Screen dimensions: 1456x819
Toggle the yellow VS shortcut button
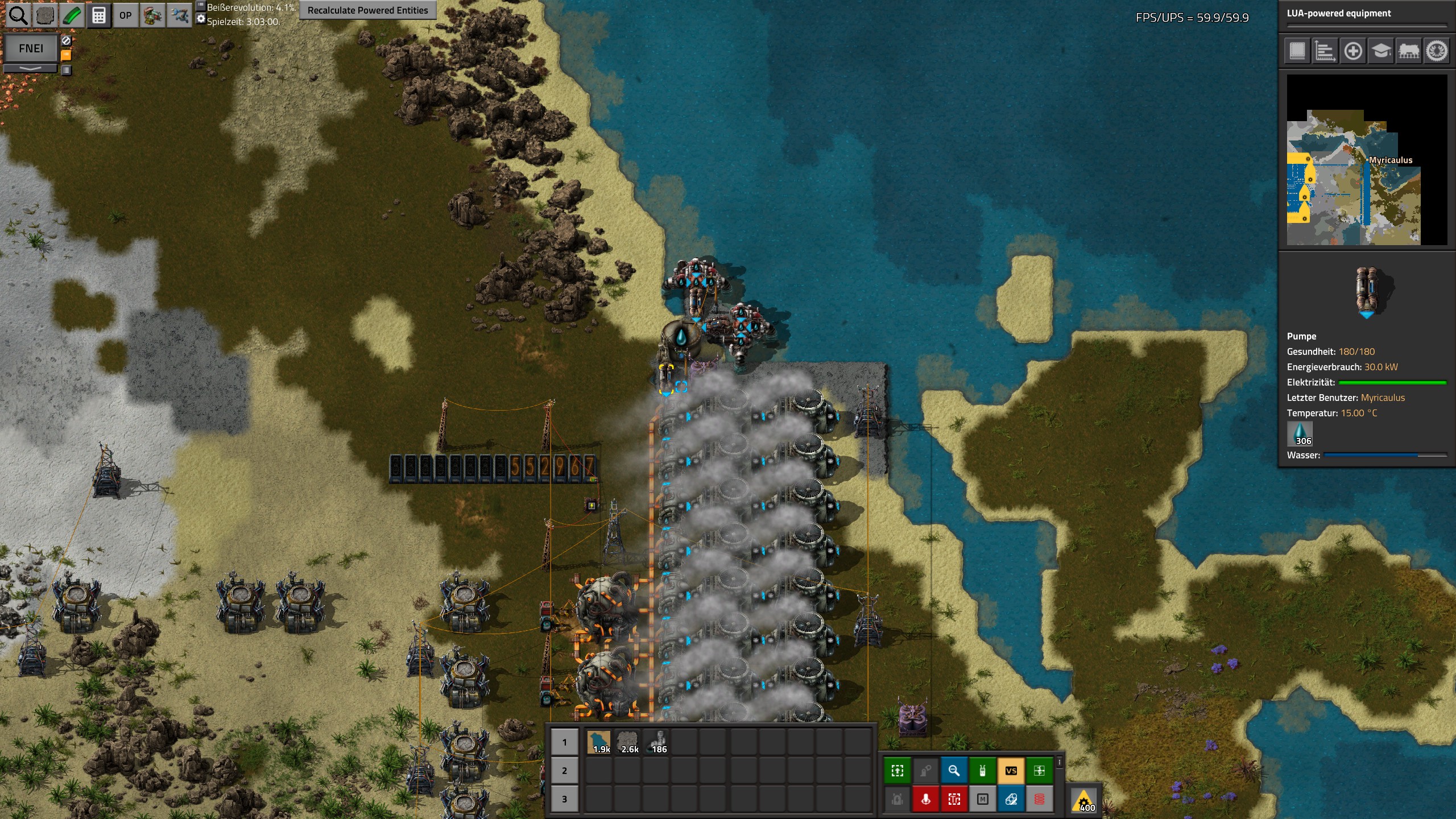(1011, 771)
